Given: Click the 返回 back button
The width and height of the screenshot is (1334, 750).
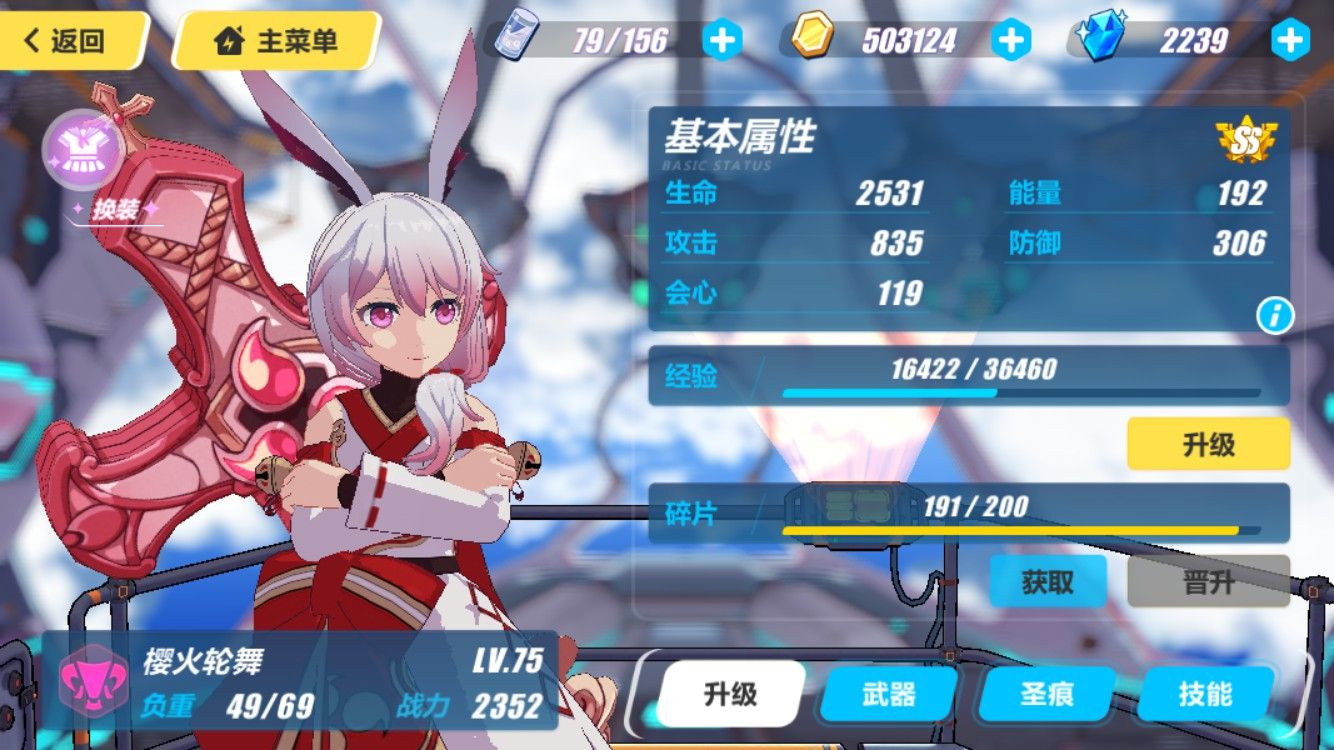Looking at the screenshot, I should coord(68,41).
